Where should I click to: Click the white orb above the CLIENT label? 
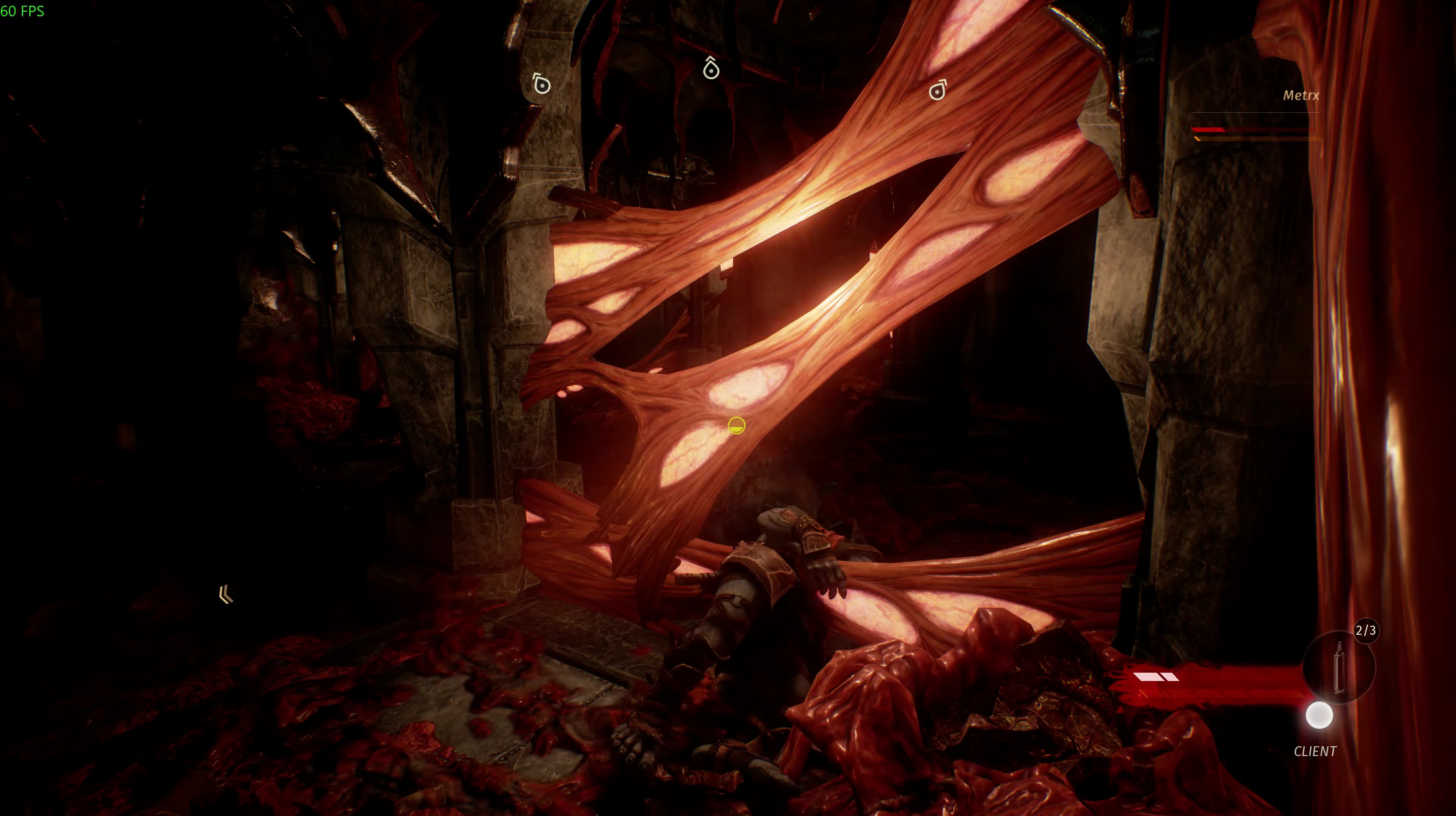coord(1319,716)
